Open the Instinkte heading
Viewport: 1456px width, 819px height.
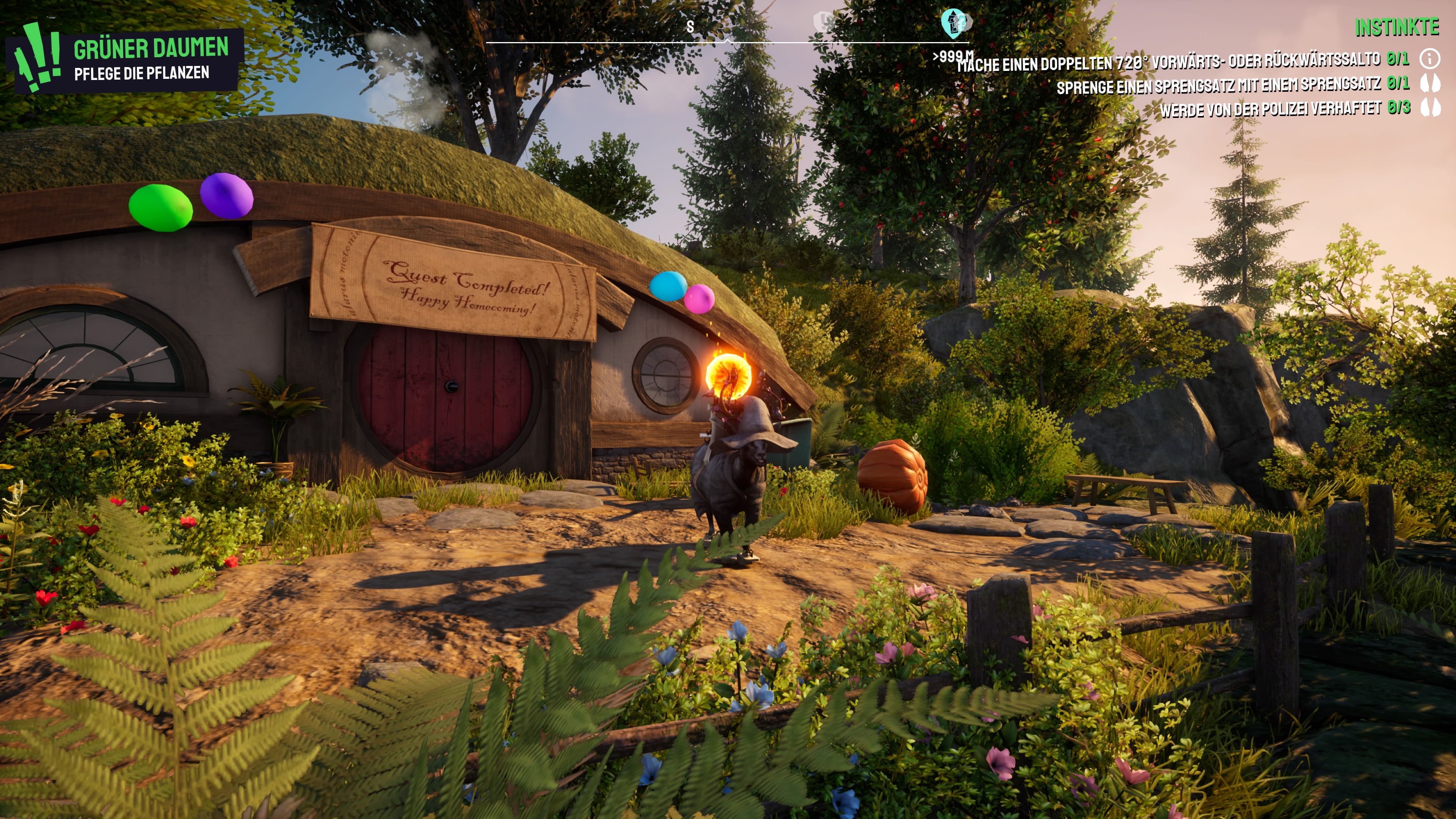pos(1396,27)
